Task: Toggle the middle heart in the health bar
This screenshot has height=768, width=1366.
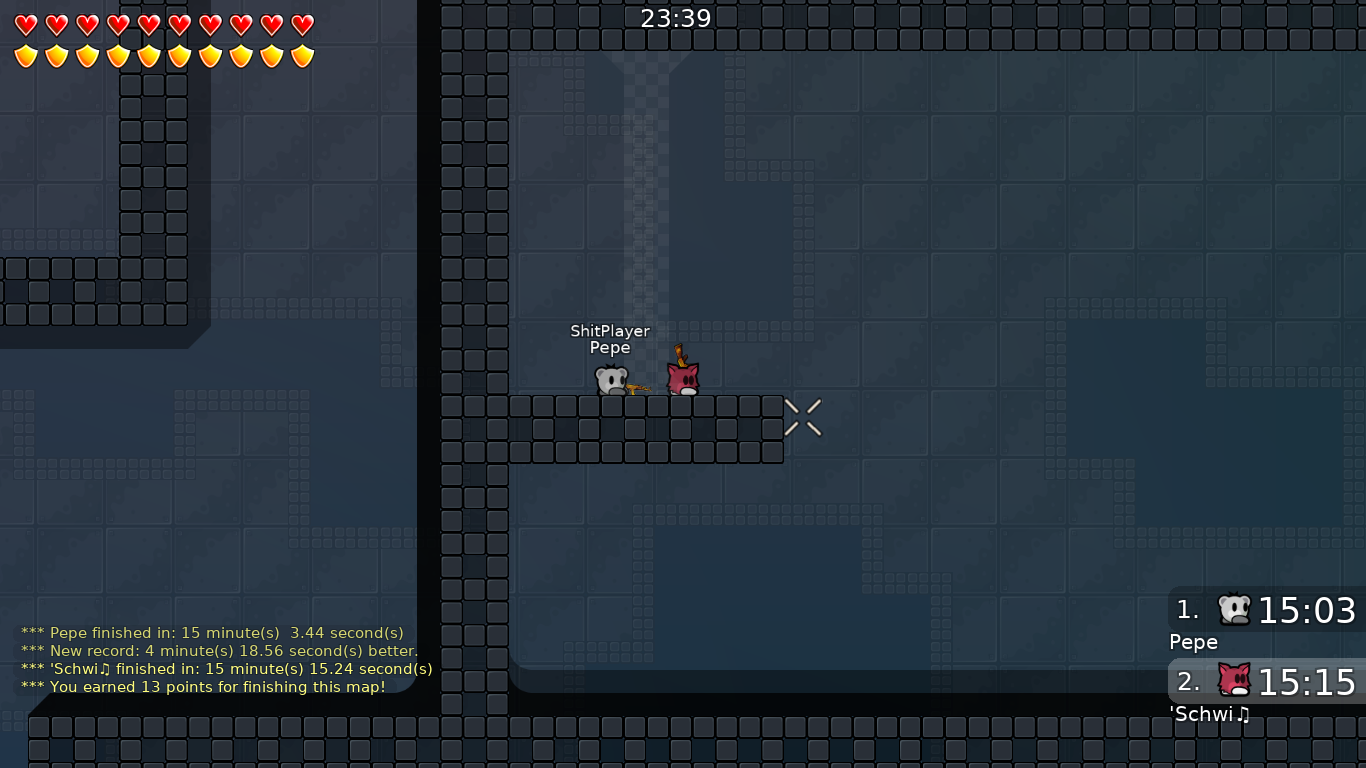Action: point(148,27)
